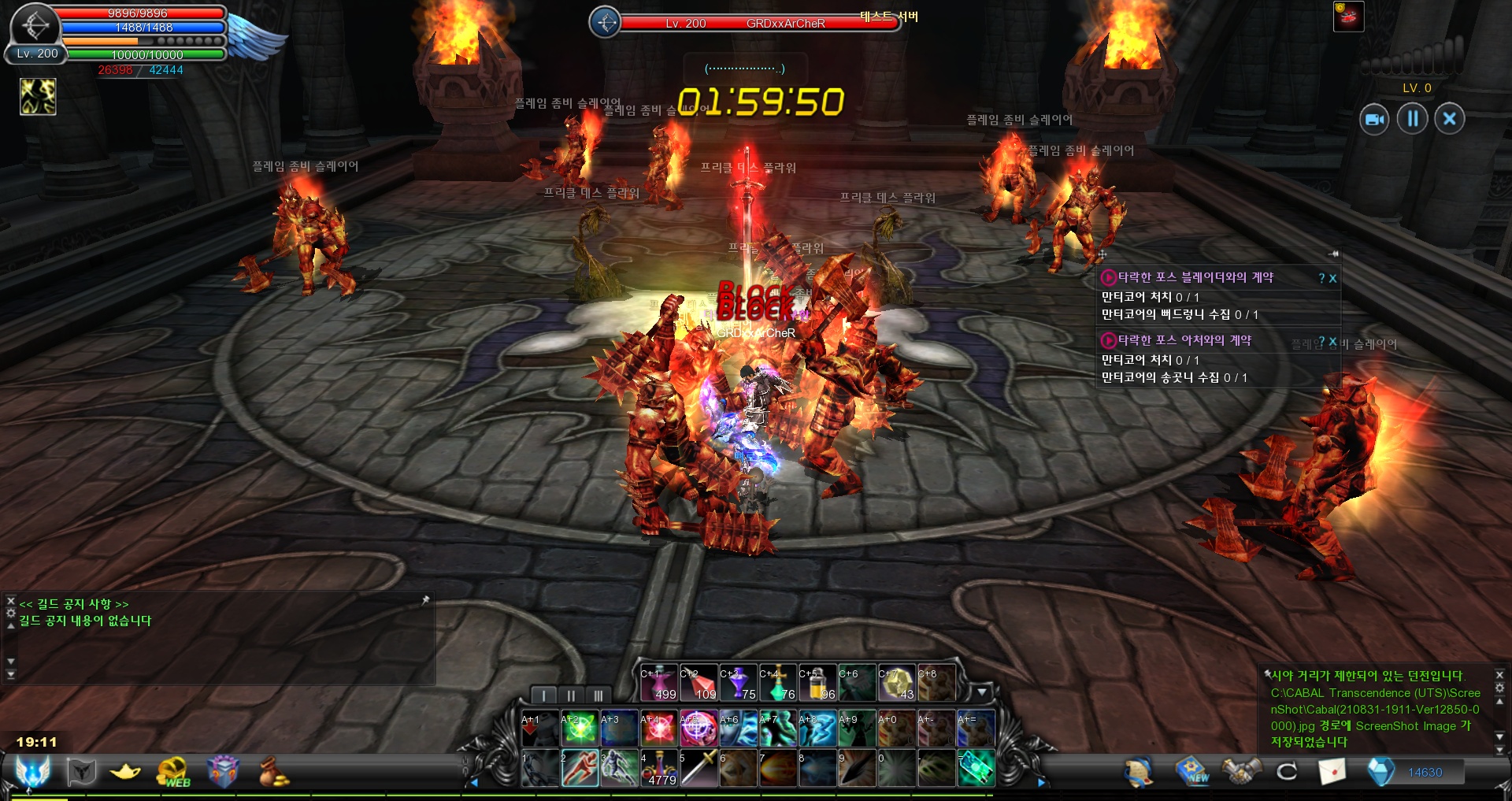Viewport: 1512px width, 801px height.
Task: Close the system message chat window
Action: (x=1499, y=675)
